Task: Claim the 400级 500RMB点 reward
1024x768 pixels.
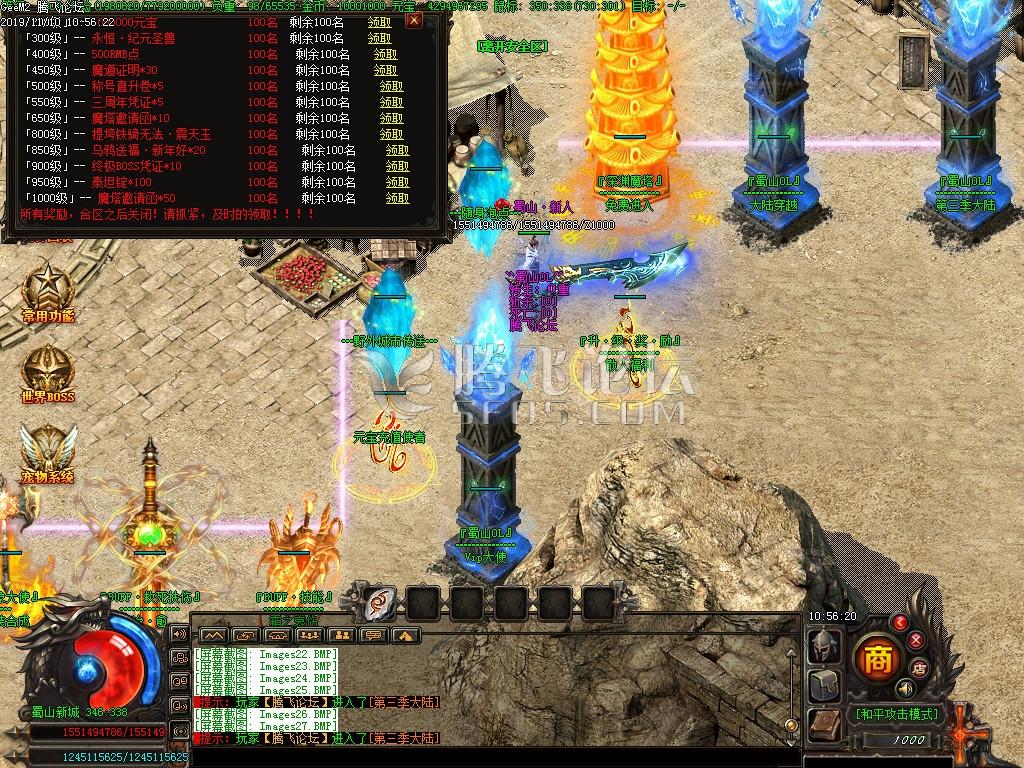Action: point(385,54)
